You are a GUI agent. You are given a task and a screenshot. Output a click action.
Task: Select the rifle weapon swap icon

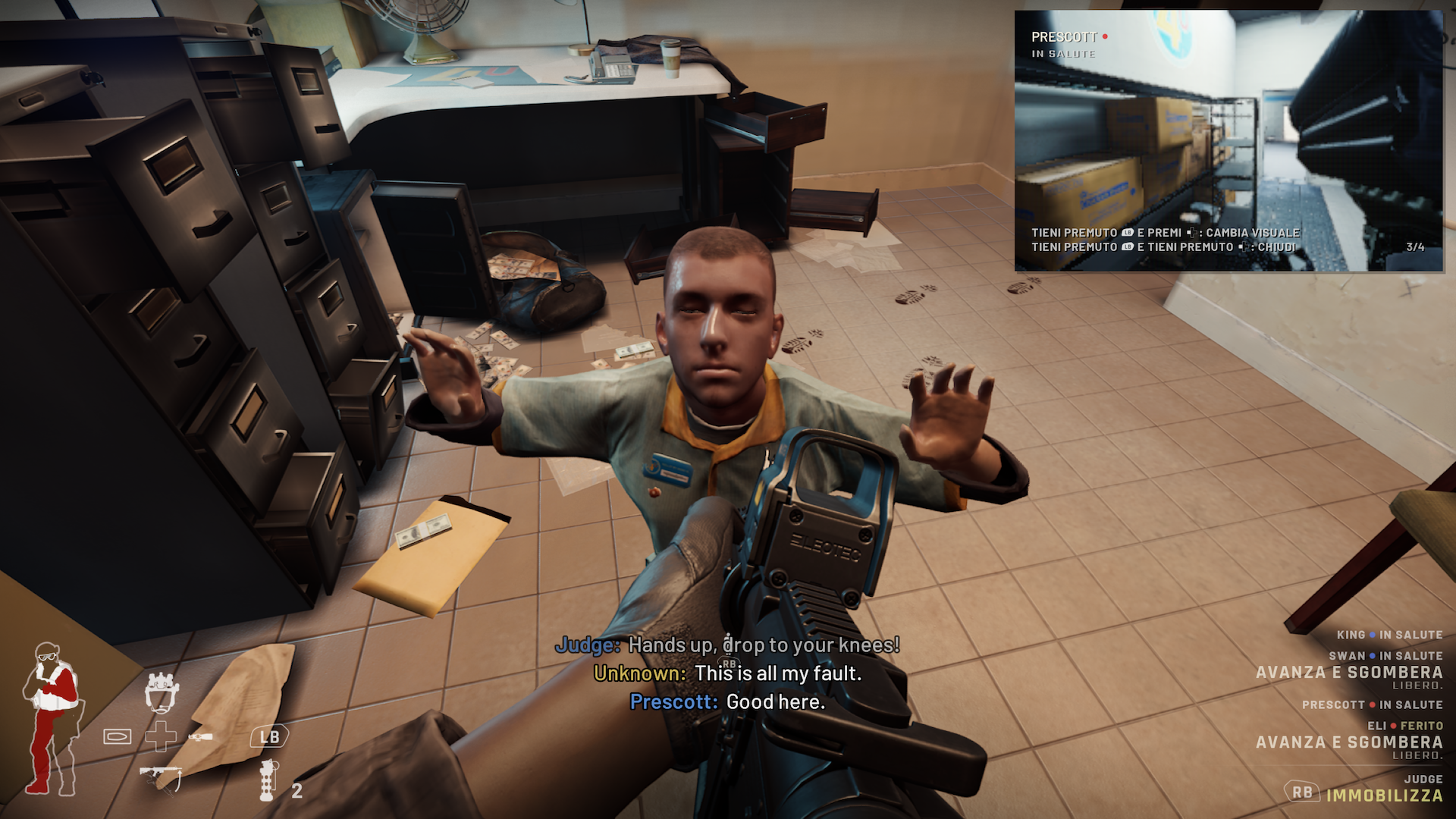point(161,777)
